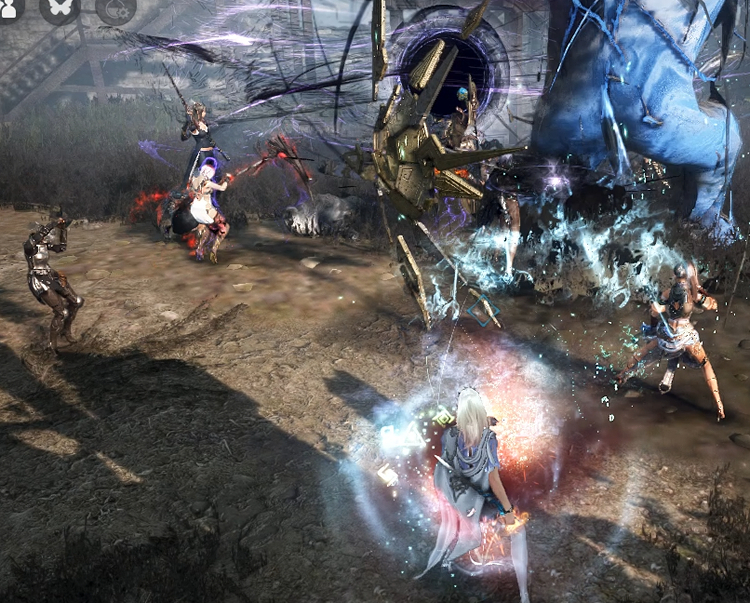Screen dimensions: 750x603
Task: Click the white butterfly icon
Action: pos(59,7)
